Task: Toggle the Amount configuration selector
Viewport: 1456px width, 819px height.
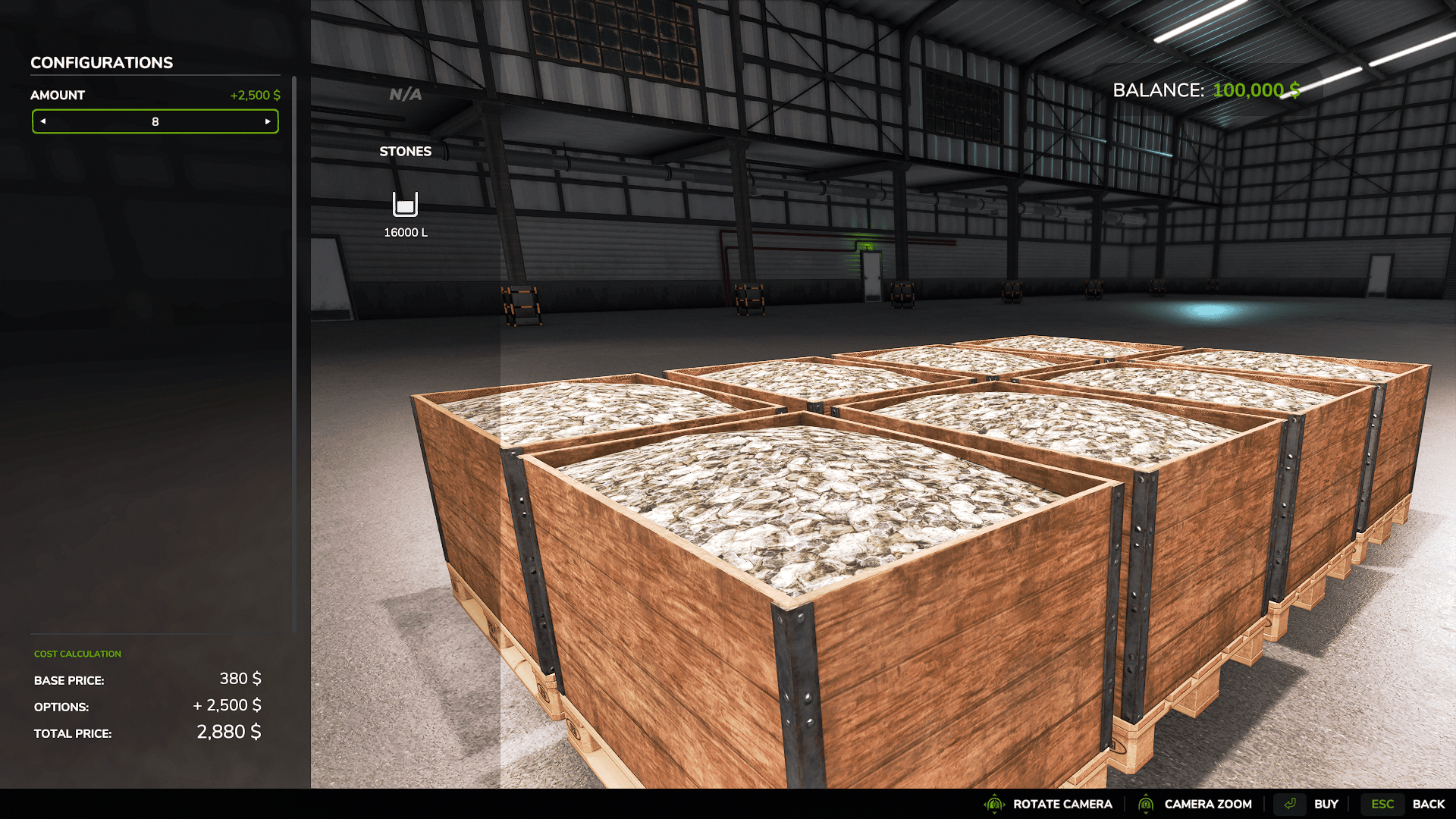Action: (x=155, y=121)
